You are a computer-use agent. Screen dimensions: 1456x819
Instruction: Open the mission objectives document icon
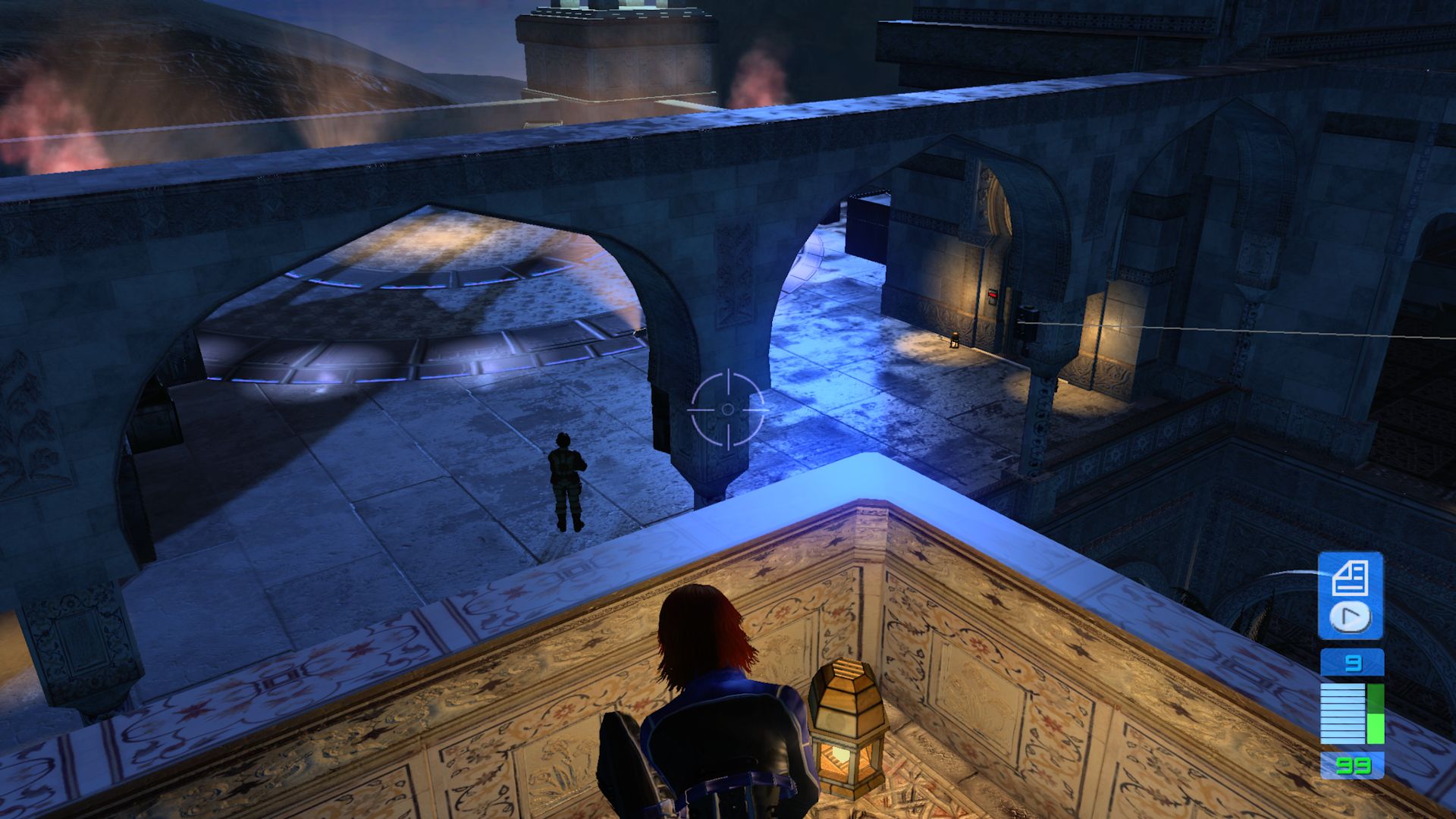coord(1349,579)
